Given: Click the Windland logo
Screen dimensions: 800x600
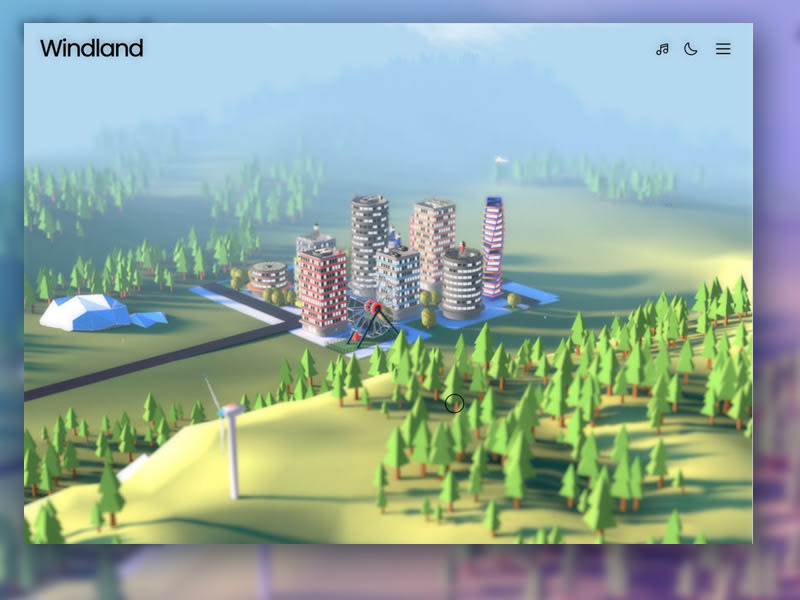Looking at the screenshot, I should (x=91, y=48).
